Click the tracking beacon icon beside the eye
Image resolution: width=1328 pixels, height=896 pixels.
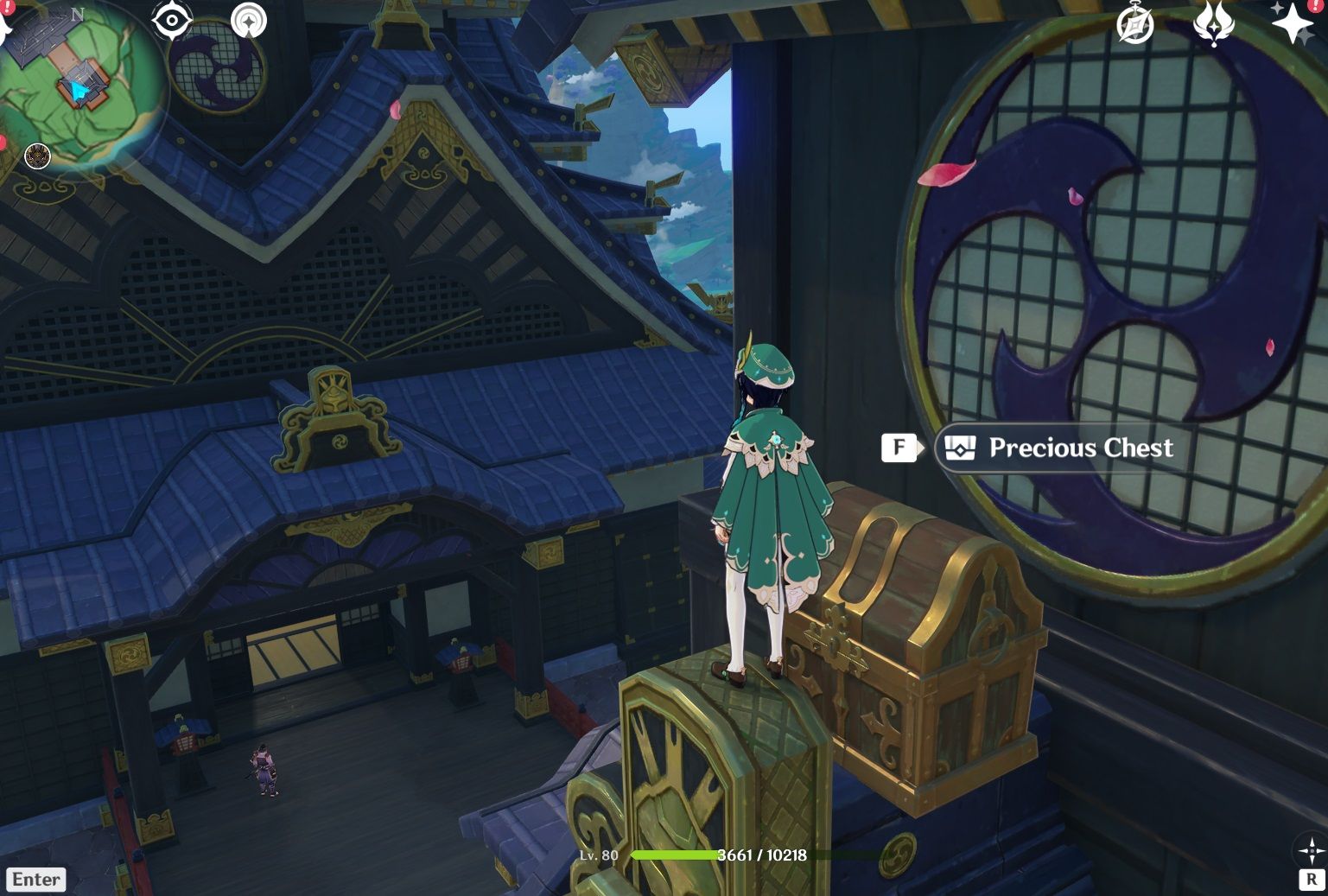pos(249,21)
